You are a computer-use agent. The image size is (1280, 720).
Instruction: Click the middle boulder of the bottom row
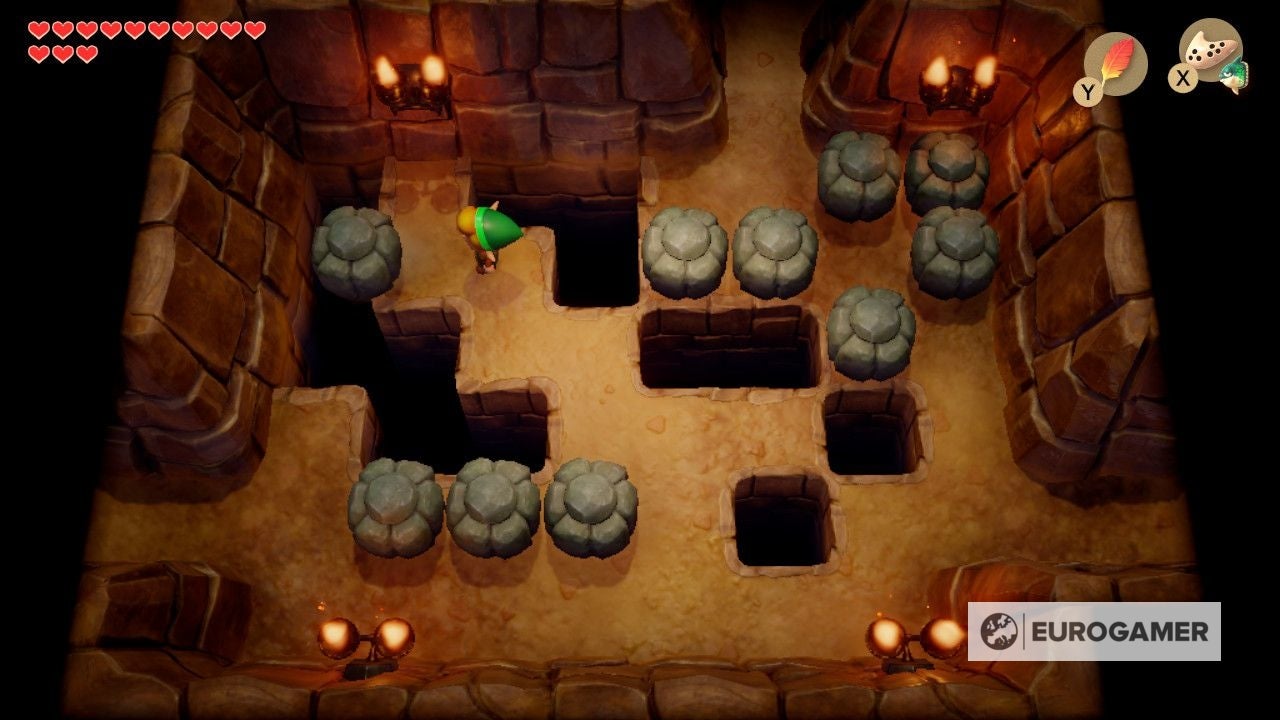pos(490,505)
